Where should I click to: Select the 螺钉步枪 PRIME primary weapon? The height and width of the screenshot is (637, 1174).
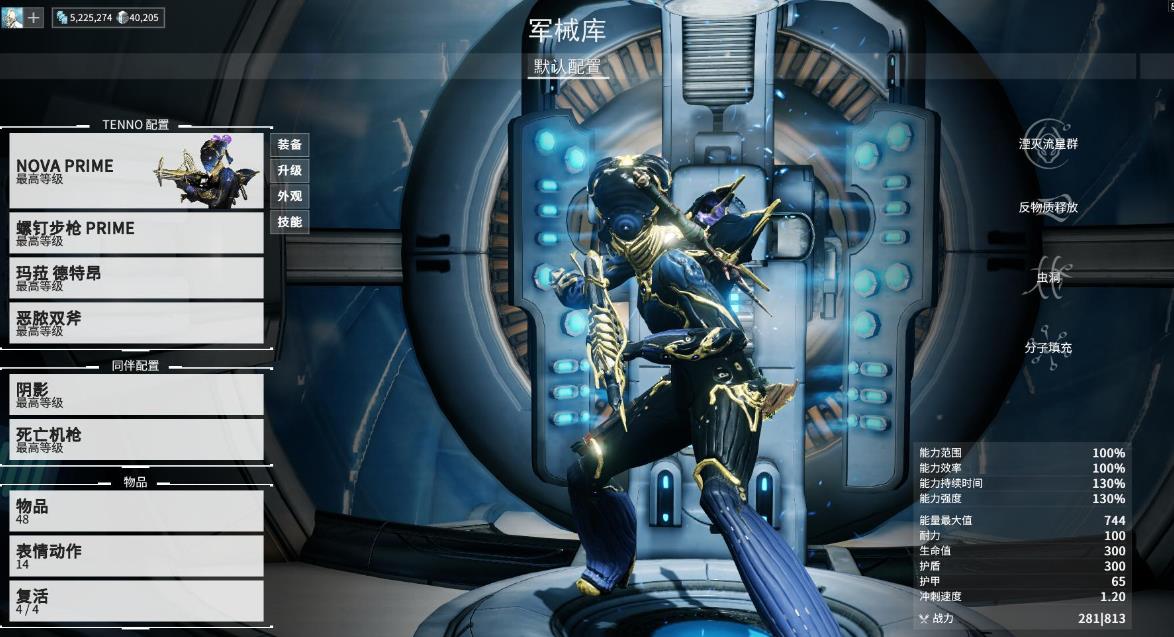click(x=136, y=233)
